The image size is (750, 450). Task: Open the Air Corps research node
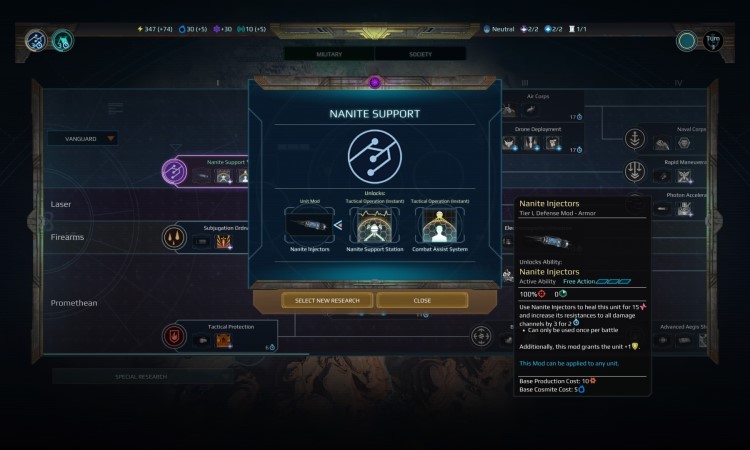pyautogui.click(x=538, y=97)
